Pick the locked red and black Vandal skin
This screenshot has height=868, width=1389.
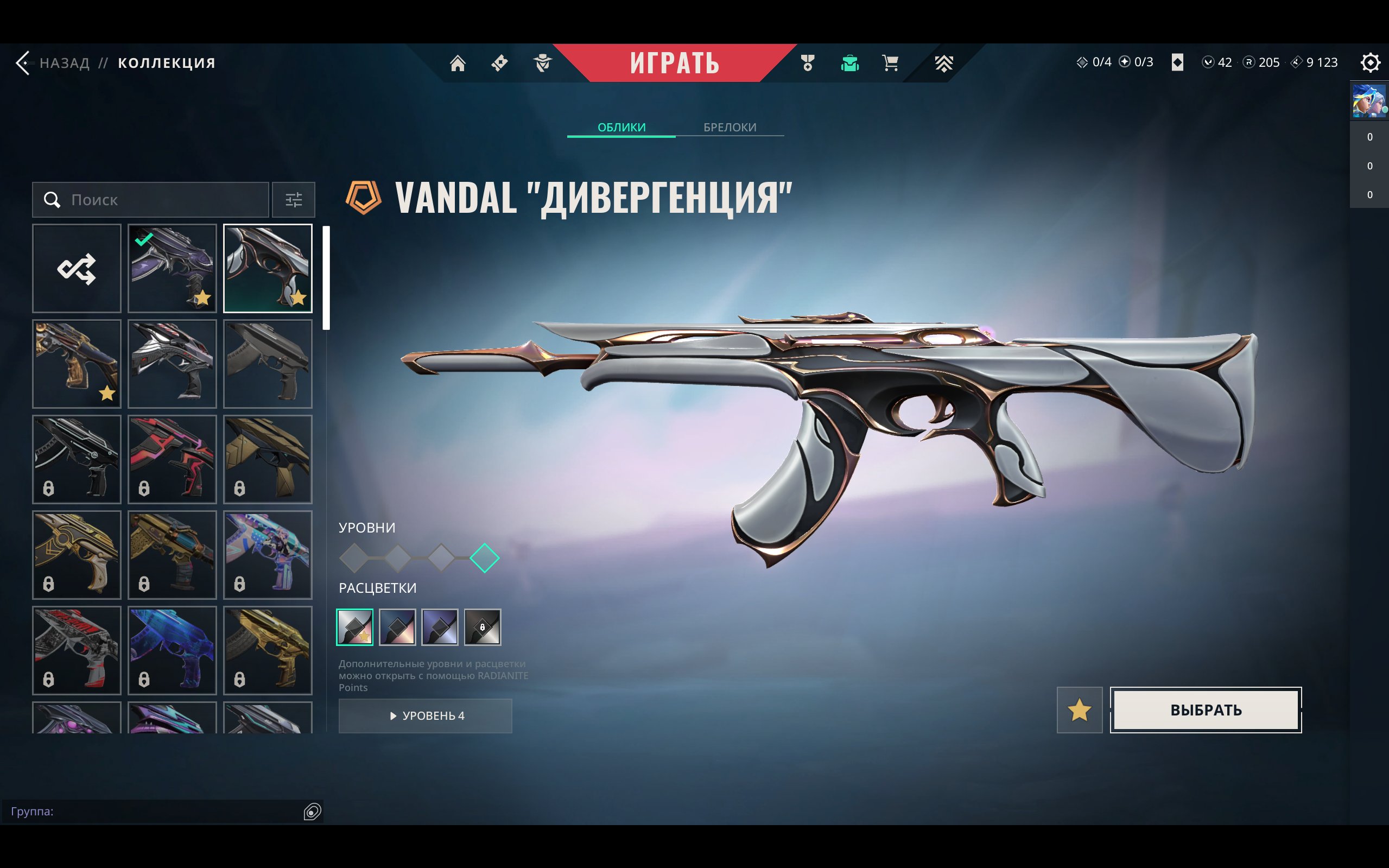172,459
